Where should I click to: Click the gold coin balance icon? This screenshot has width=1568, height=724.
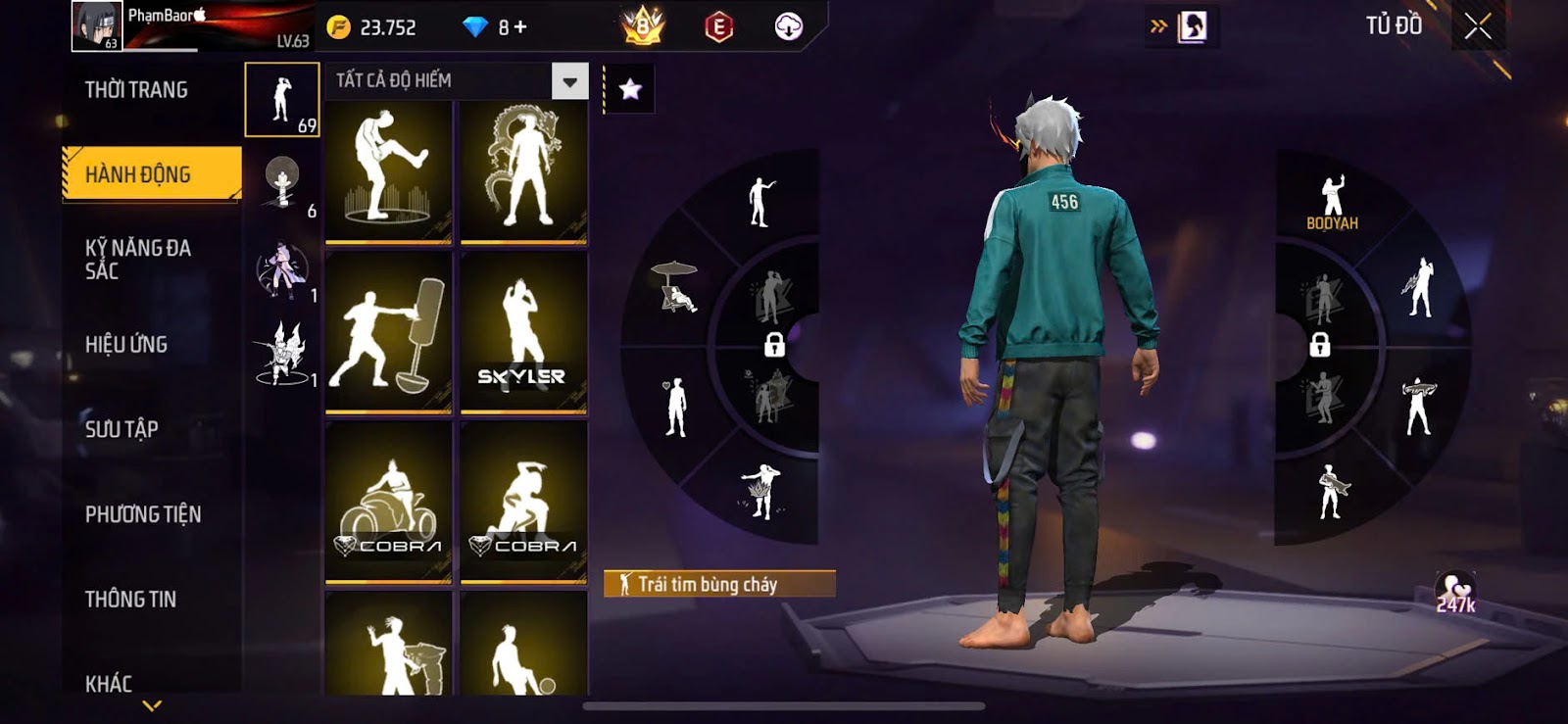(338, 27)
